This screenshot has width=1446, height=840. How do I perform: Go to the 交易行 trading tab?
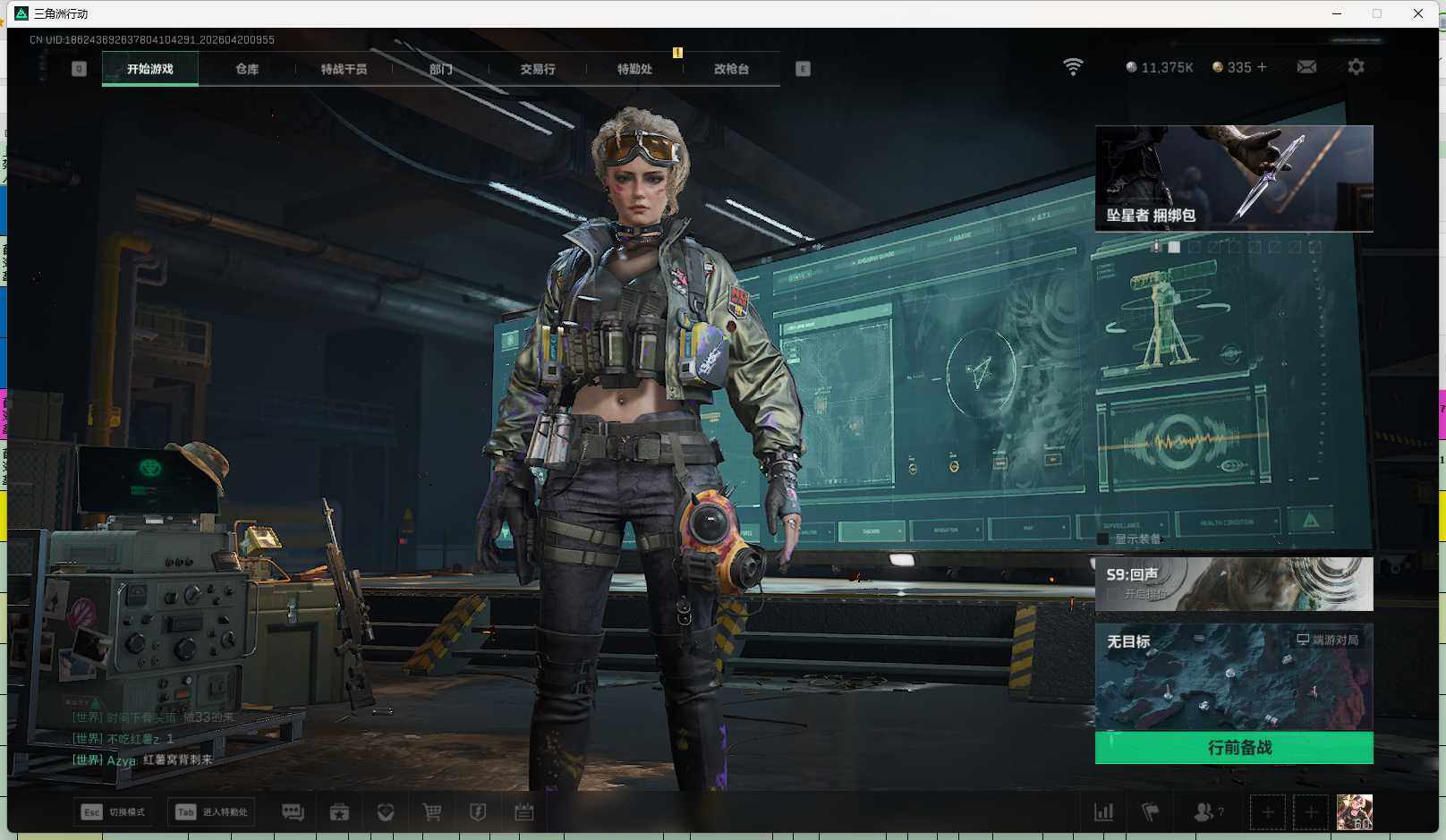pos(538,69)
